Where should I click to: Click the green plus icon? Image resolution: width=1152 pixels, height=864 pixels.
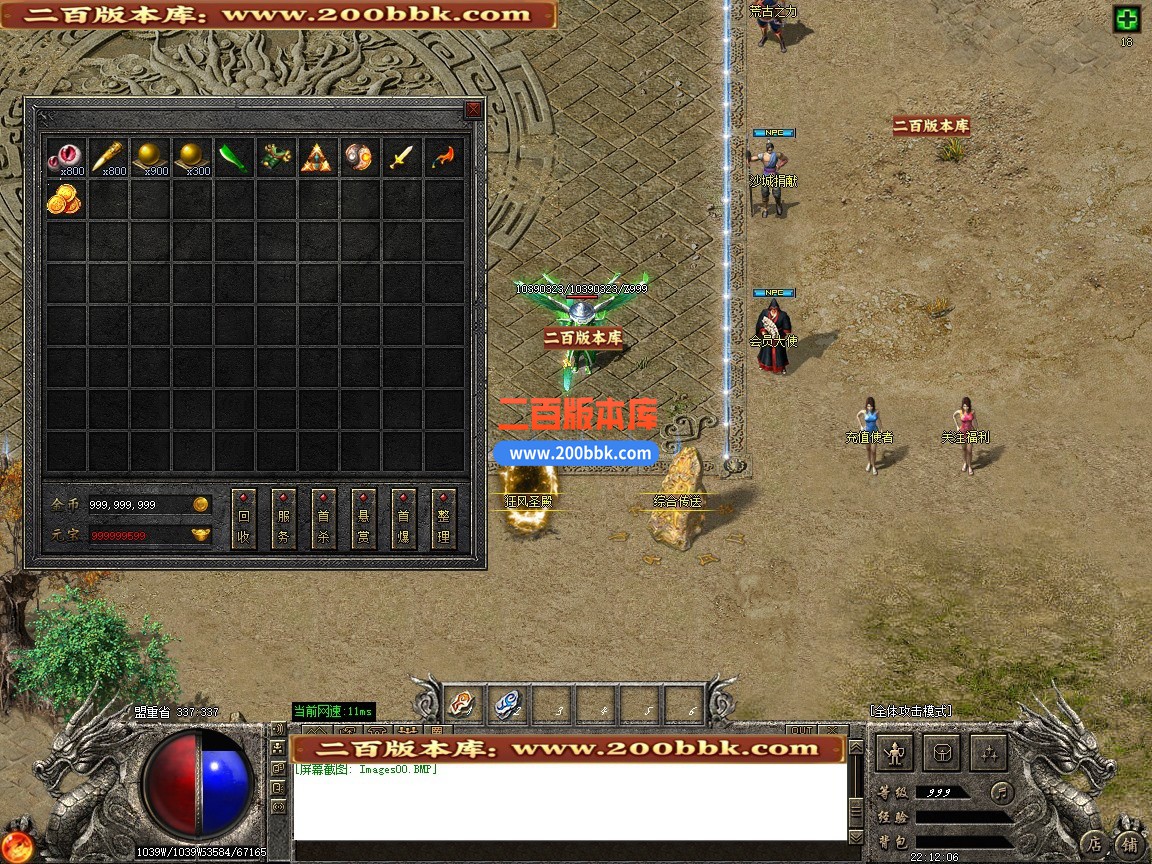[x=1127, y=20]
